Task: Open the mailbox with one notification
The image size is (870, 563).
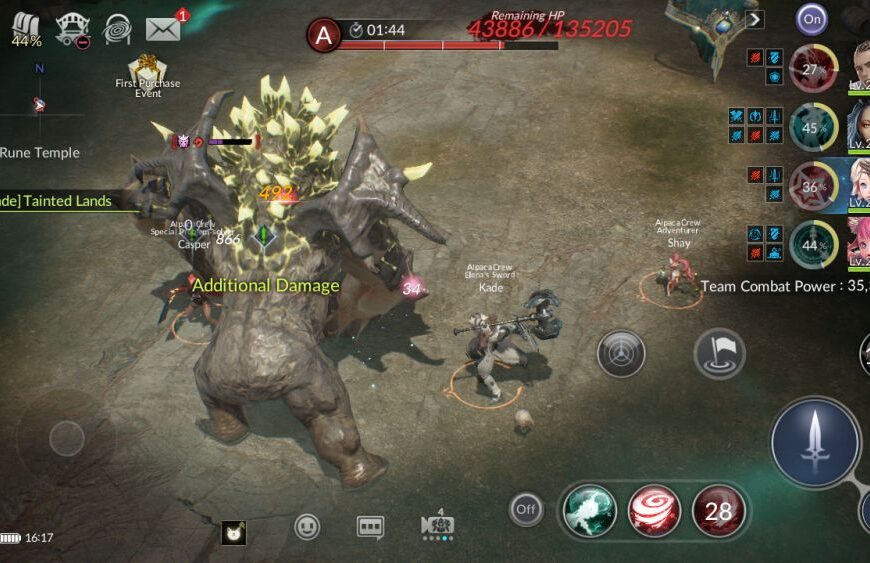Action: (x=164, y=28)
